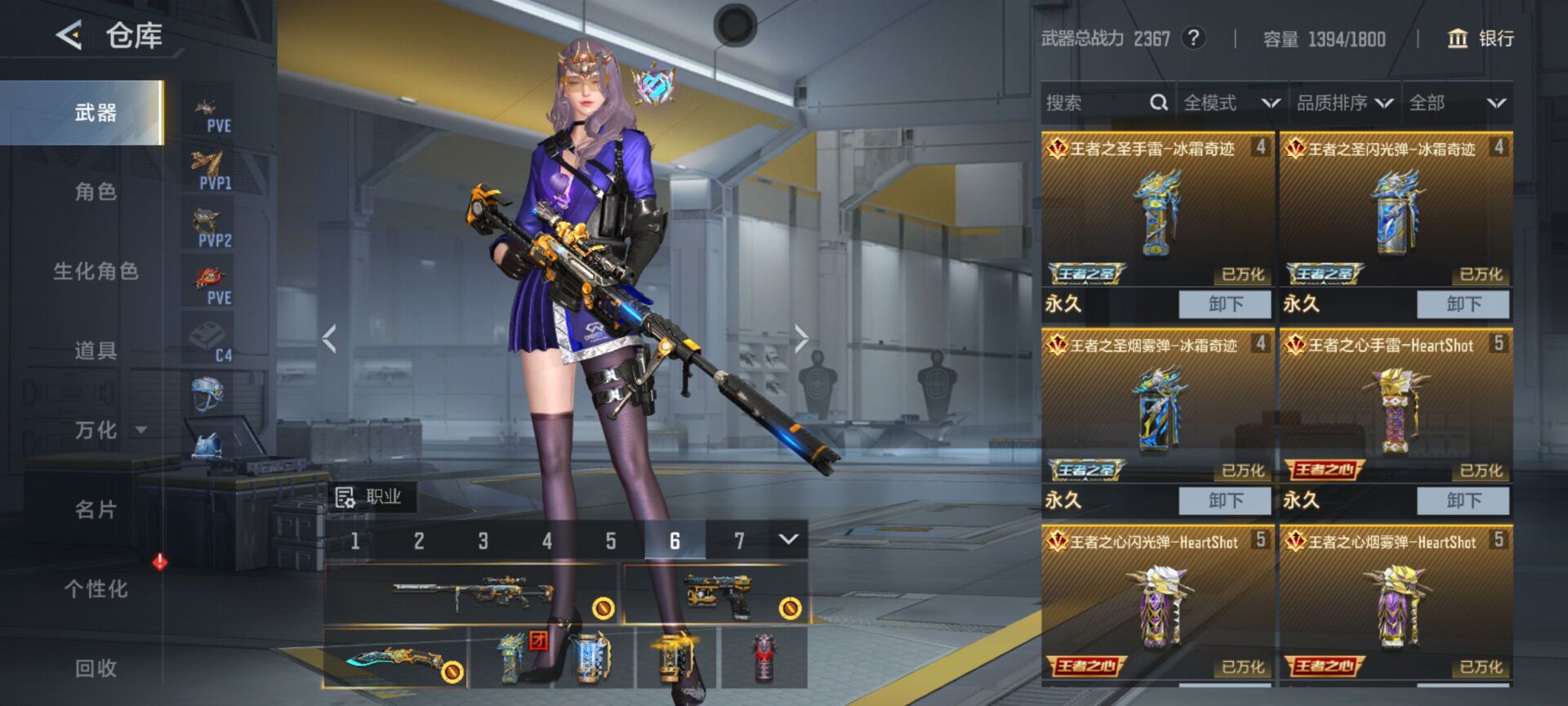Switch to the 角色 tab
The height and width of the screenshot is (706, 1568).
click(x=96, y=192)
